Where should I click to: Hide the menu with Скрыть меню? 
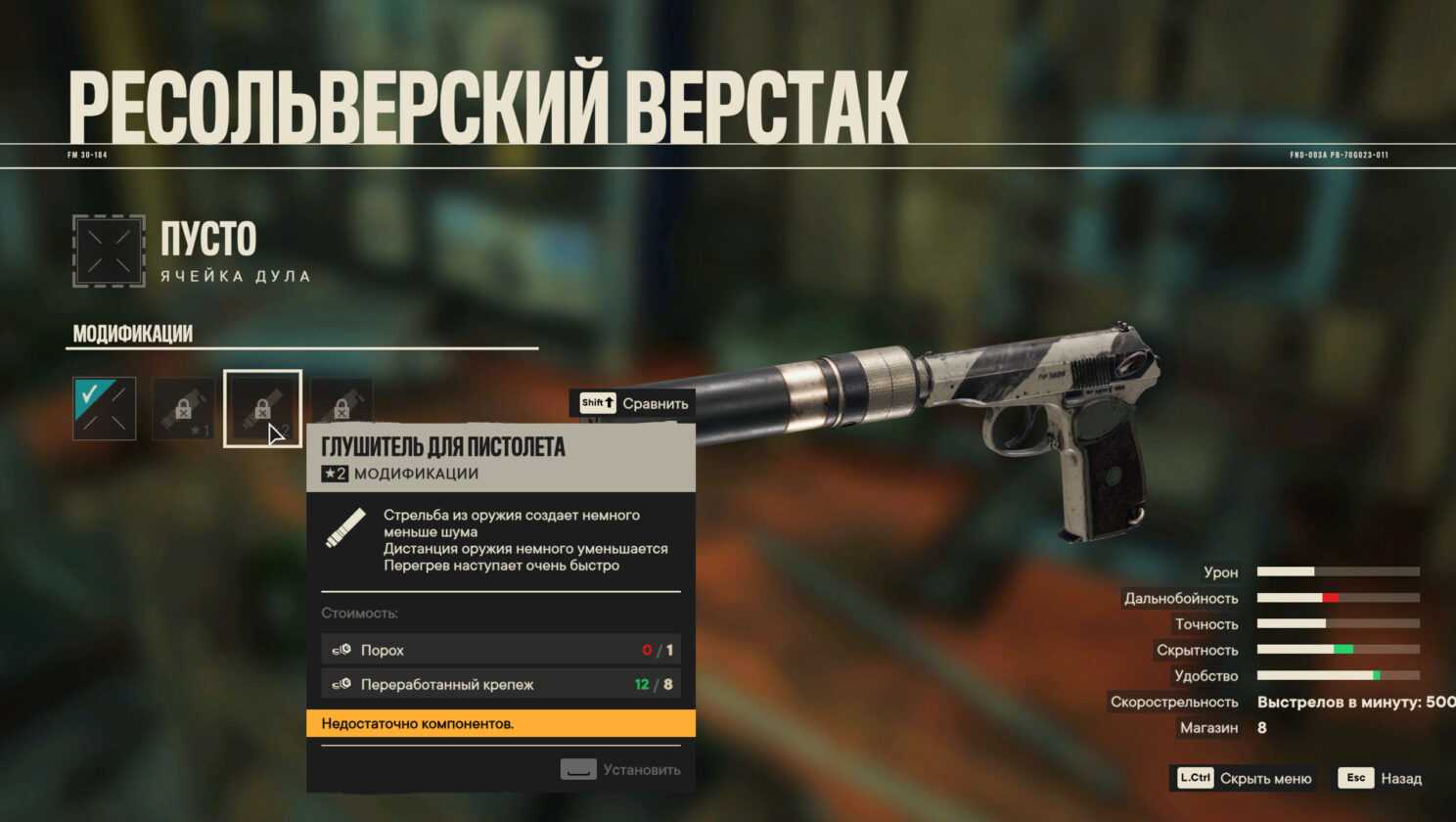point(1245,778)
